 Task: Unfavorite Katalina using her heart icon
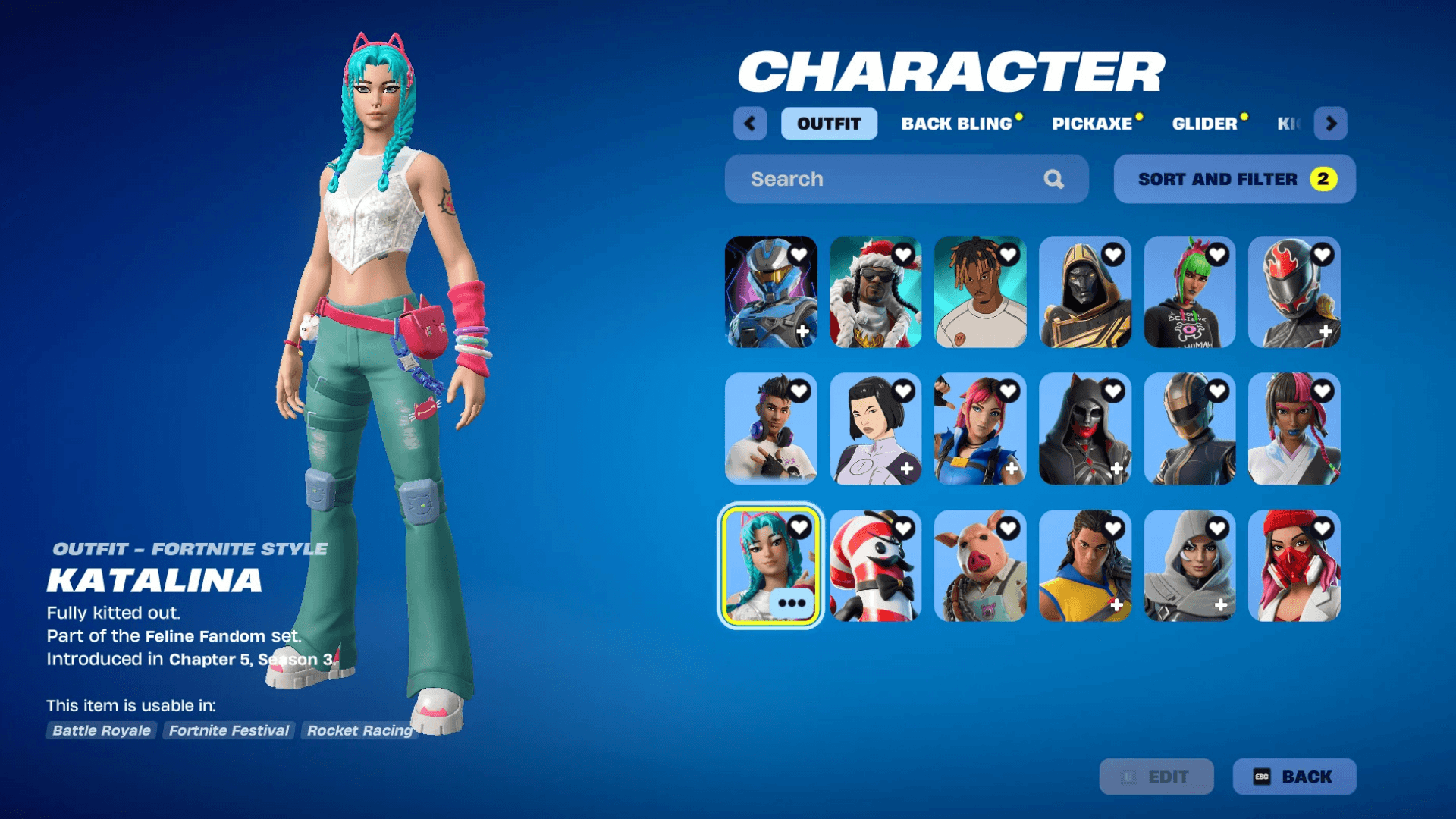[x=798, y=527]
